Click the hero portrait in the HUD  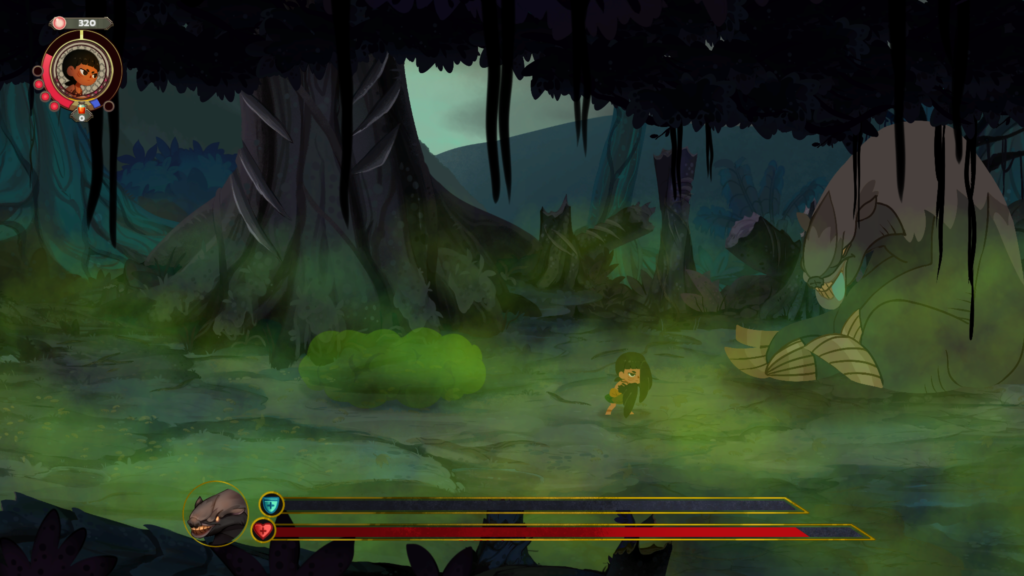81,69
